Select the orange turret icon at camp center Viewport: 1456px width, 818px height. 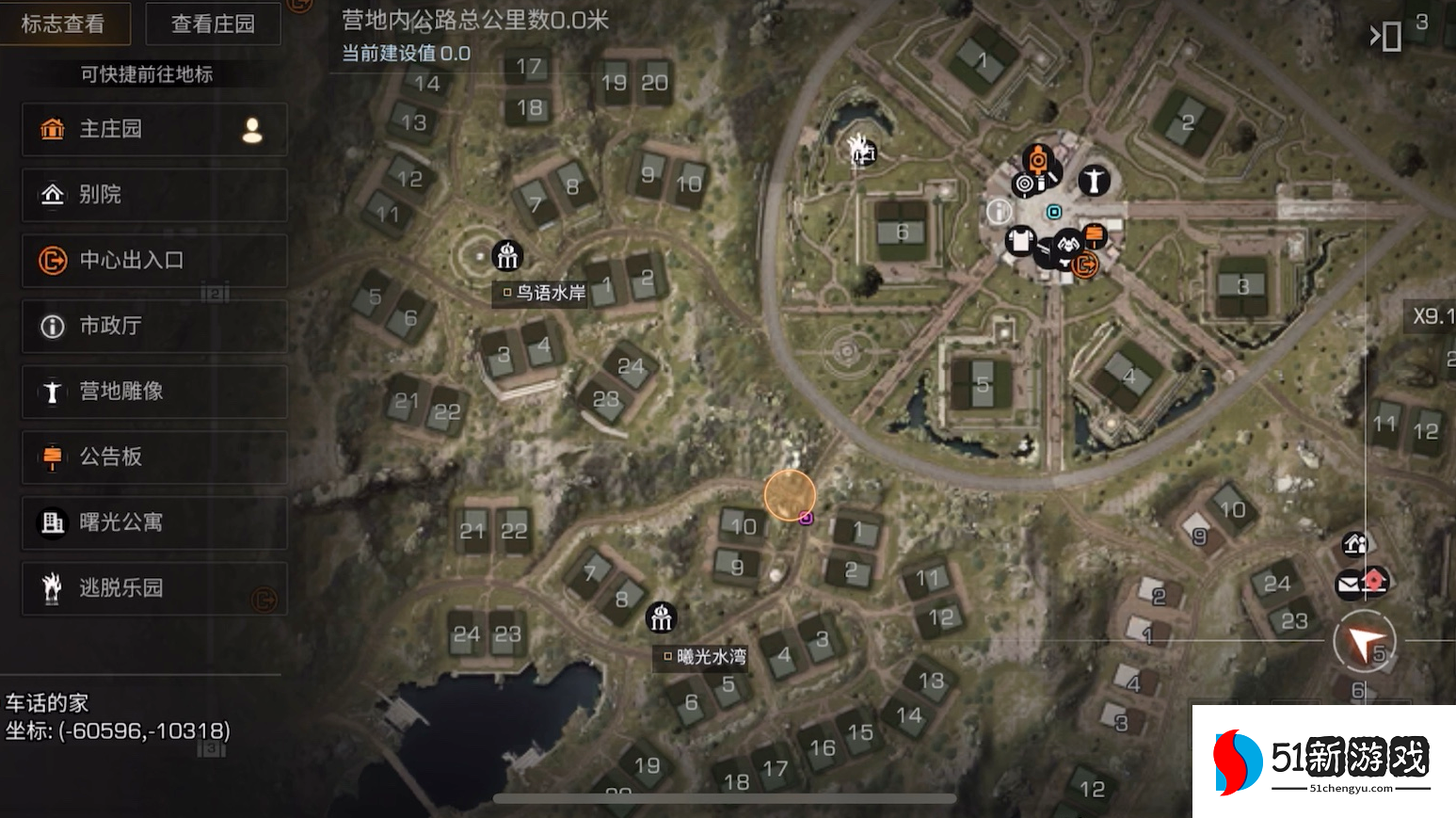1038,160
